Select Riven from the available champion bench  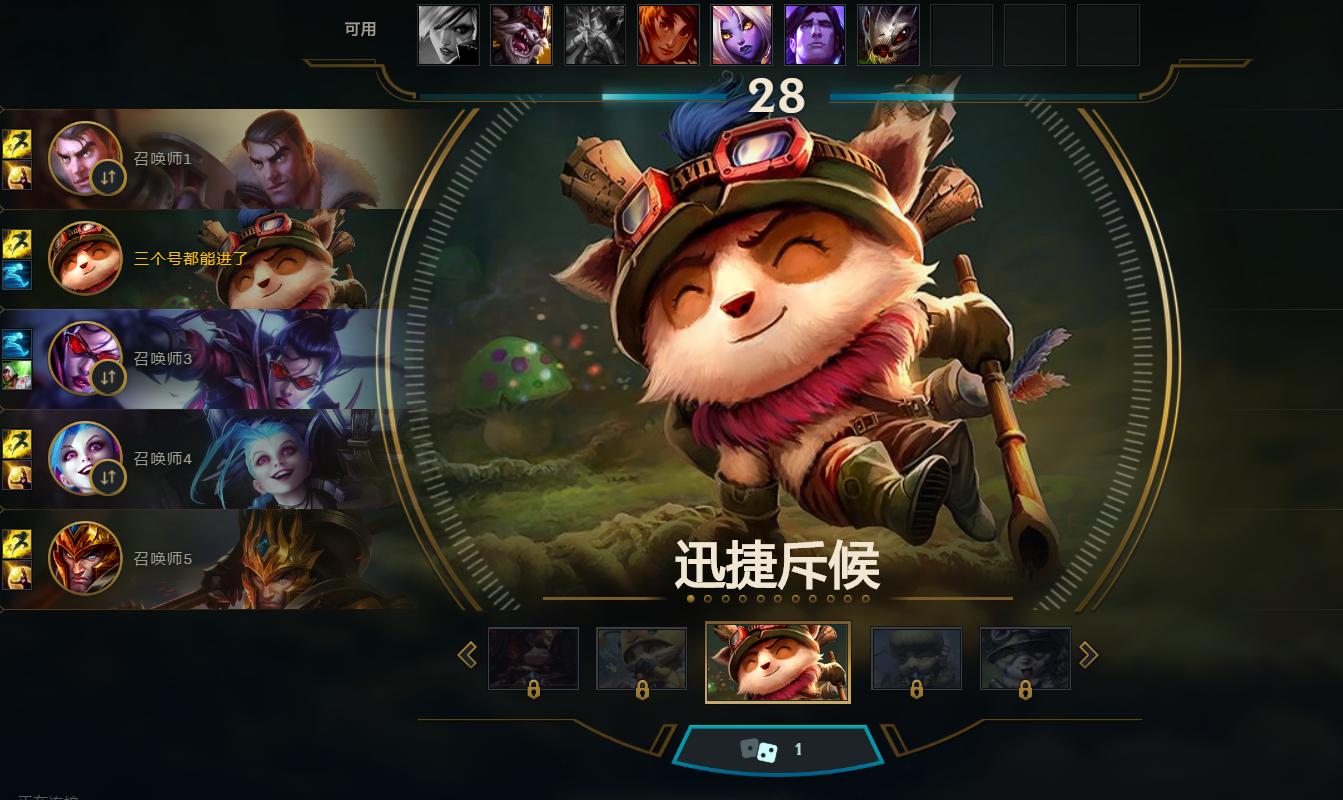click(x=448, y=34)
